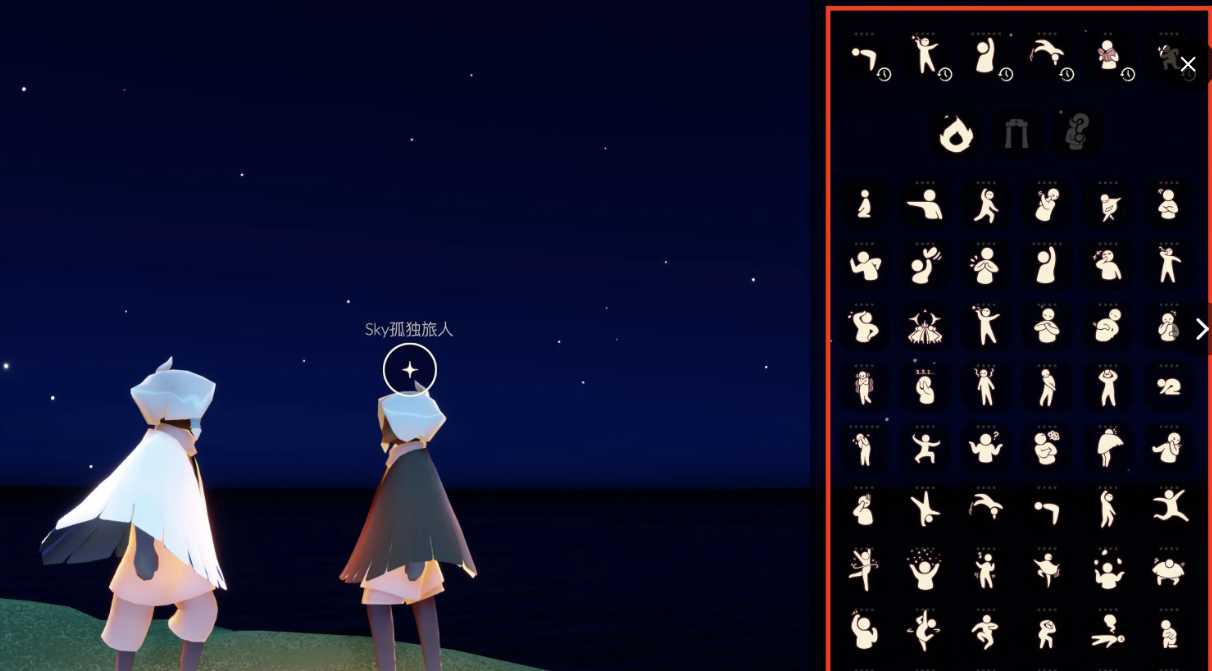The image size is (1212, 671).
Task: Go to the next emote page arrow
Action: (1201, 329)
